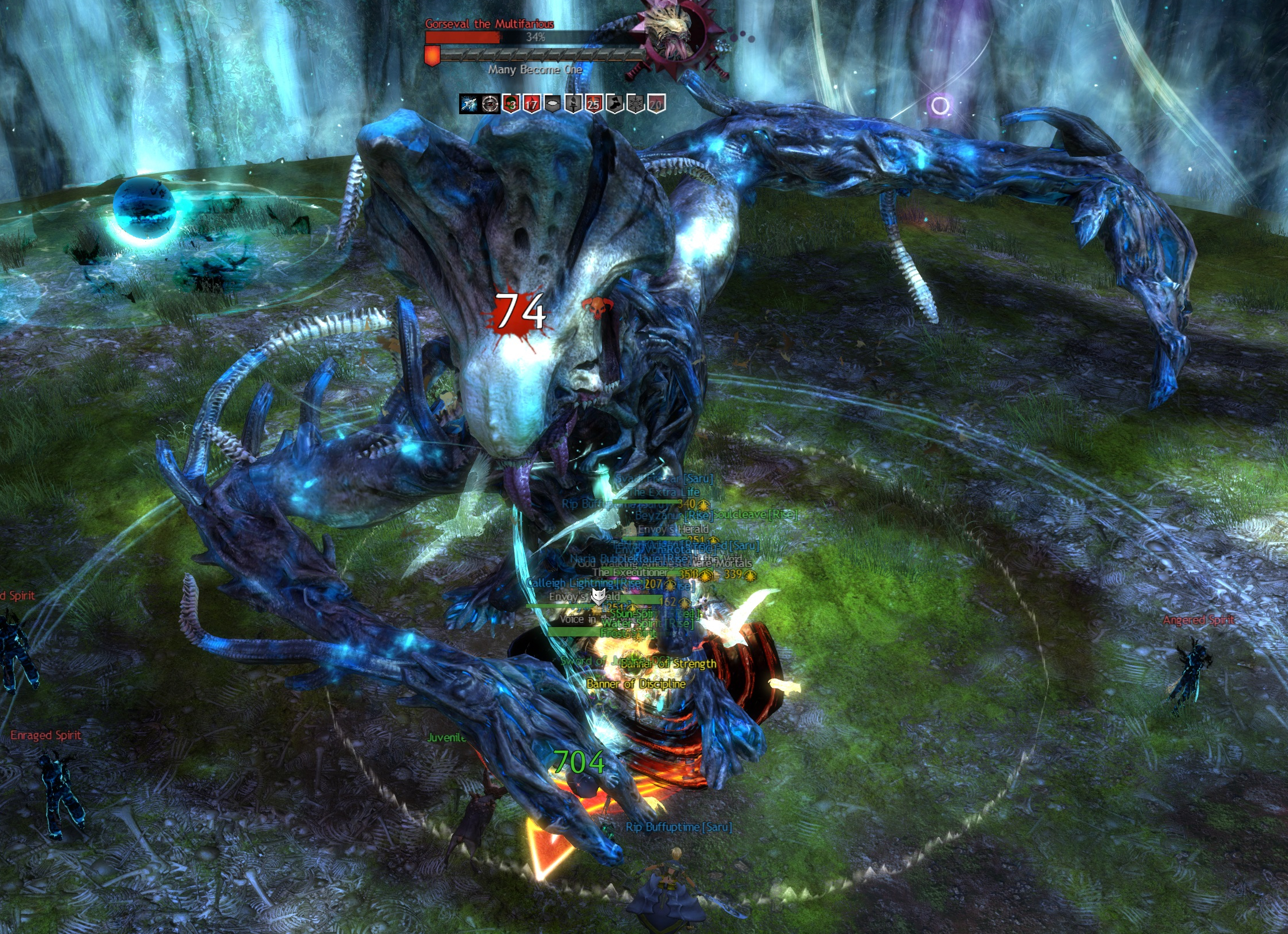
Task: Click the condition icon showing 25 stacks
Action: (x=594, y=104)
